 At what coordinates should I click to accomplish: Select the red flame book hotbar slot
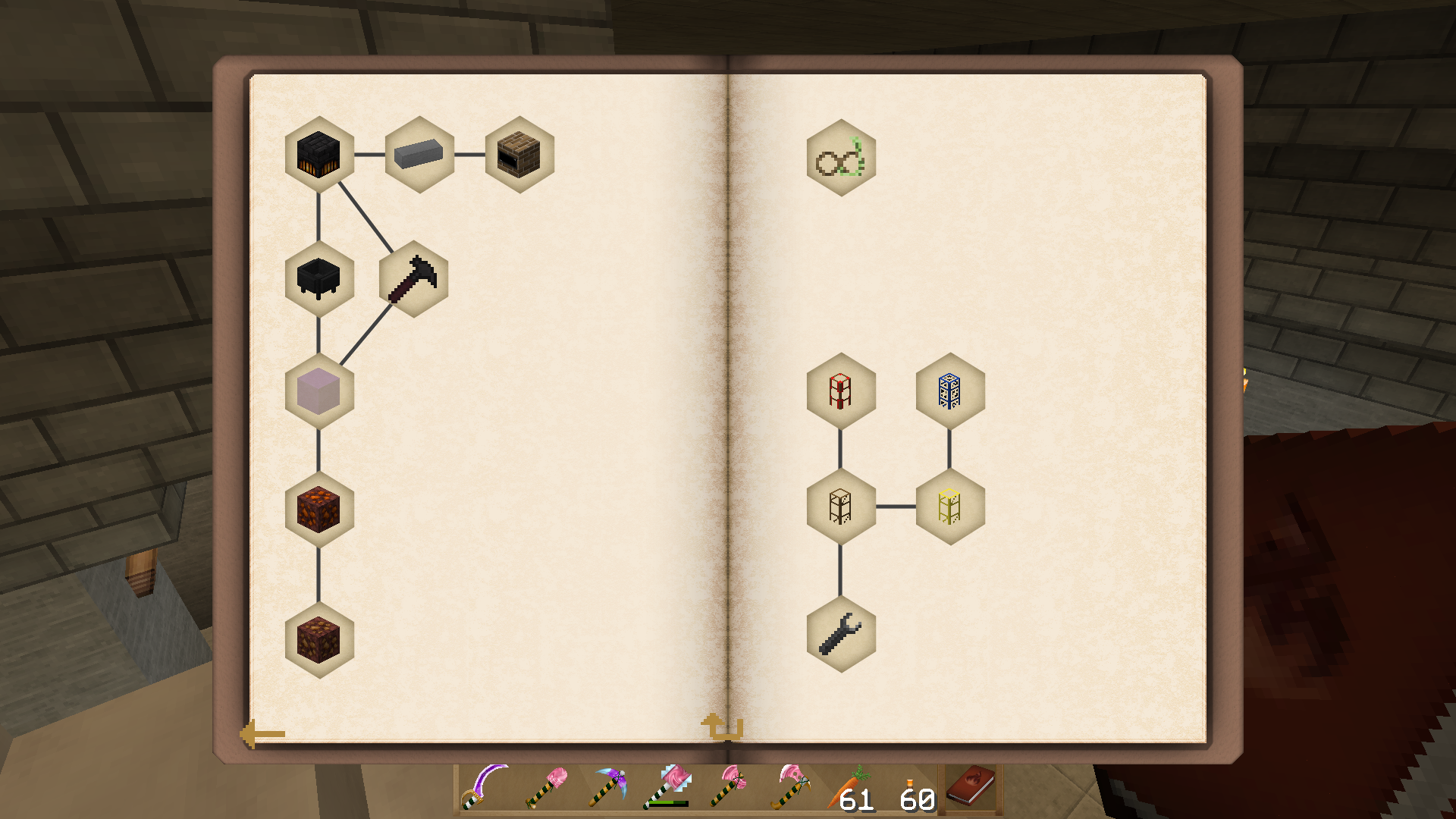(x=971, y=786)
